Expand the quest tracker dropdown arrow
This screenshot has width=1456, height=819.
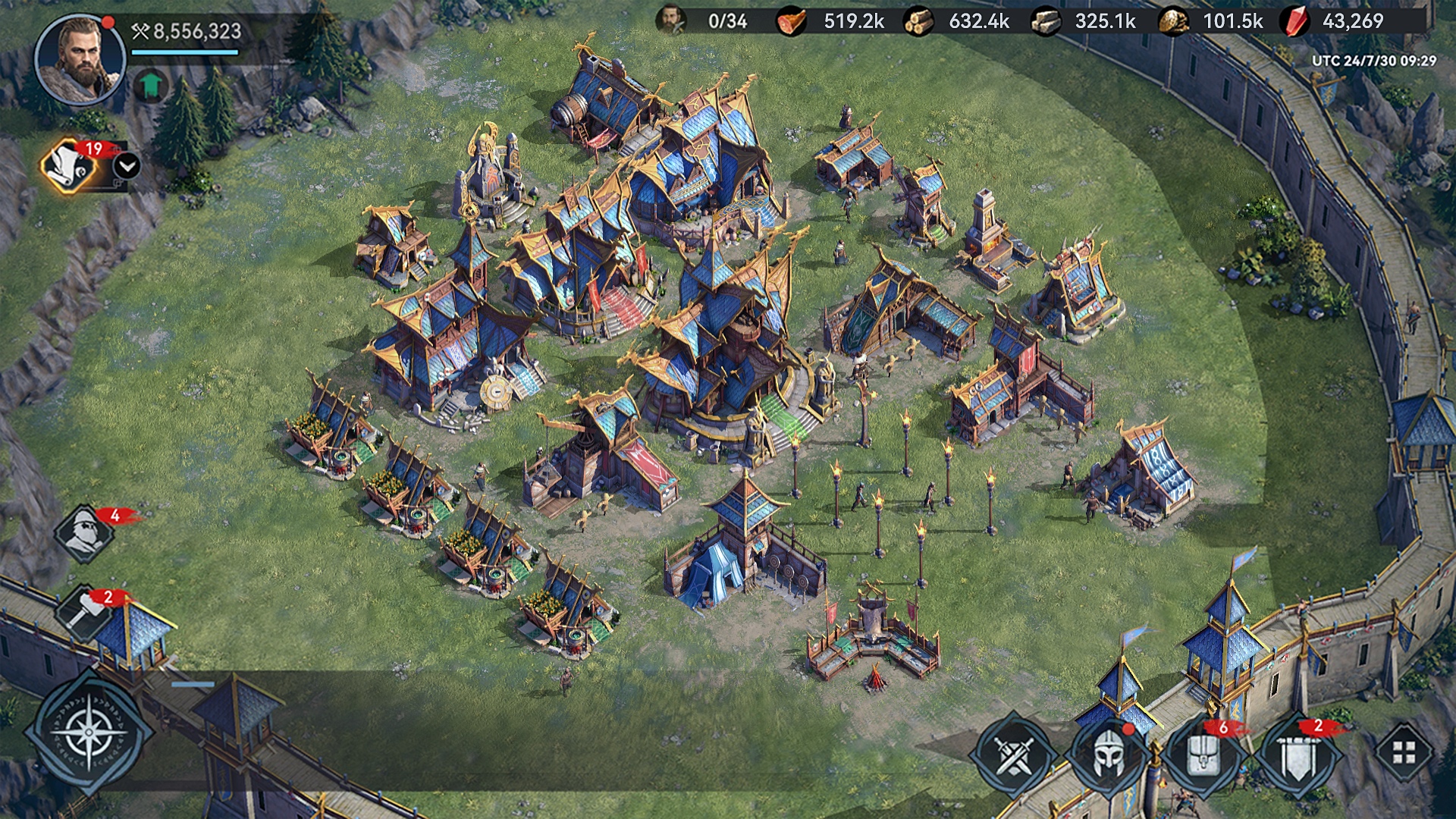127,165
